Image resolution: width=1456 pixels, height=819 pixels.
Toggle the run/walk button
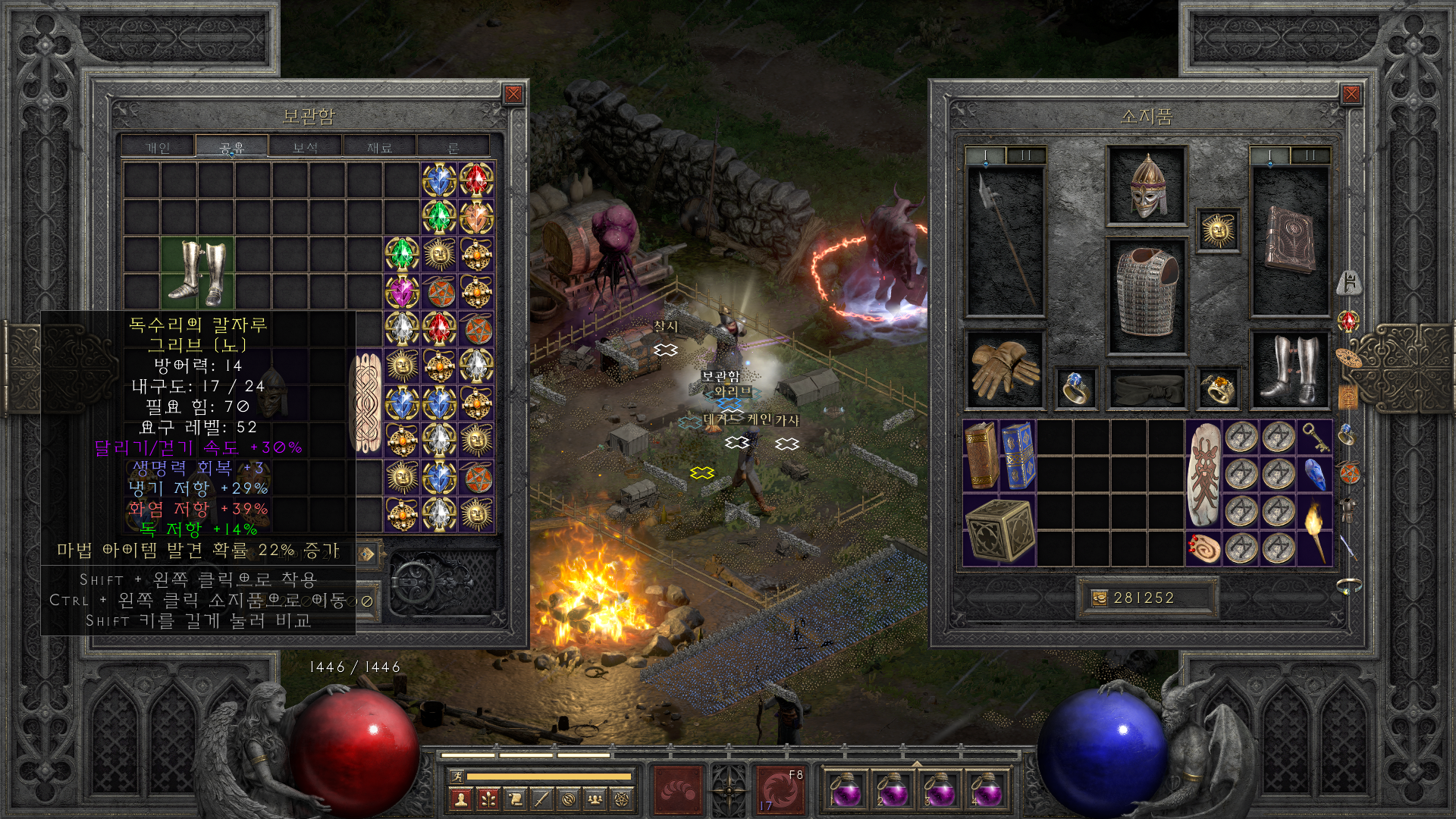tap(457, 776)
